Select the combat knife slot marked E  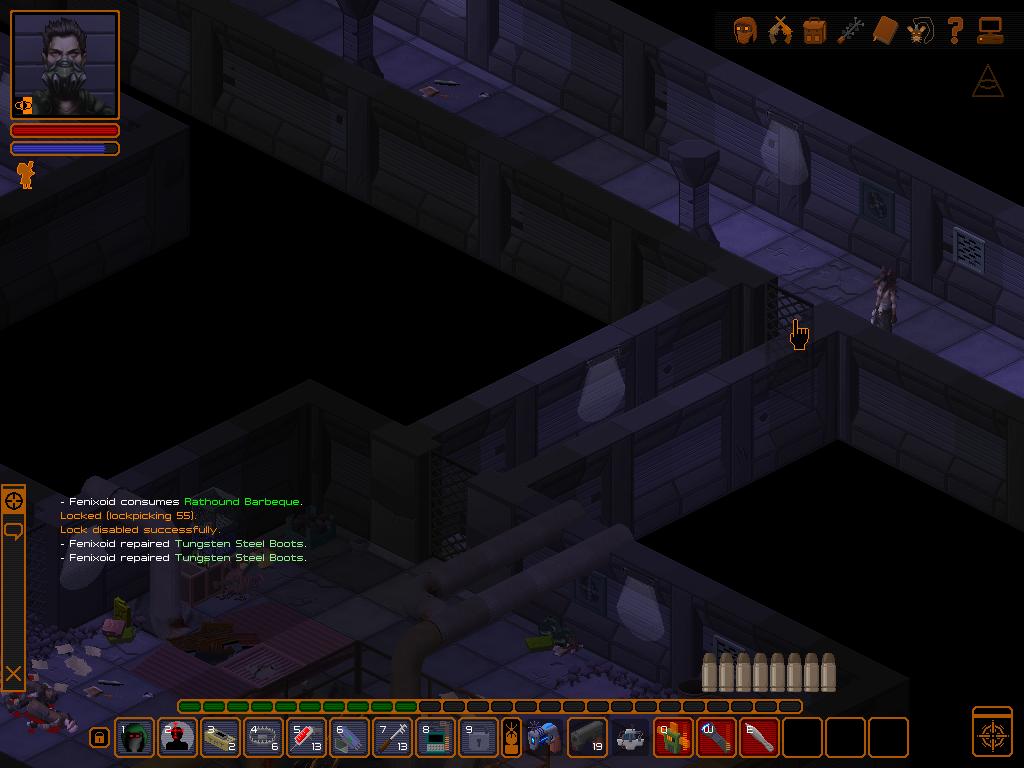[760, 738]
